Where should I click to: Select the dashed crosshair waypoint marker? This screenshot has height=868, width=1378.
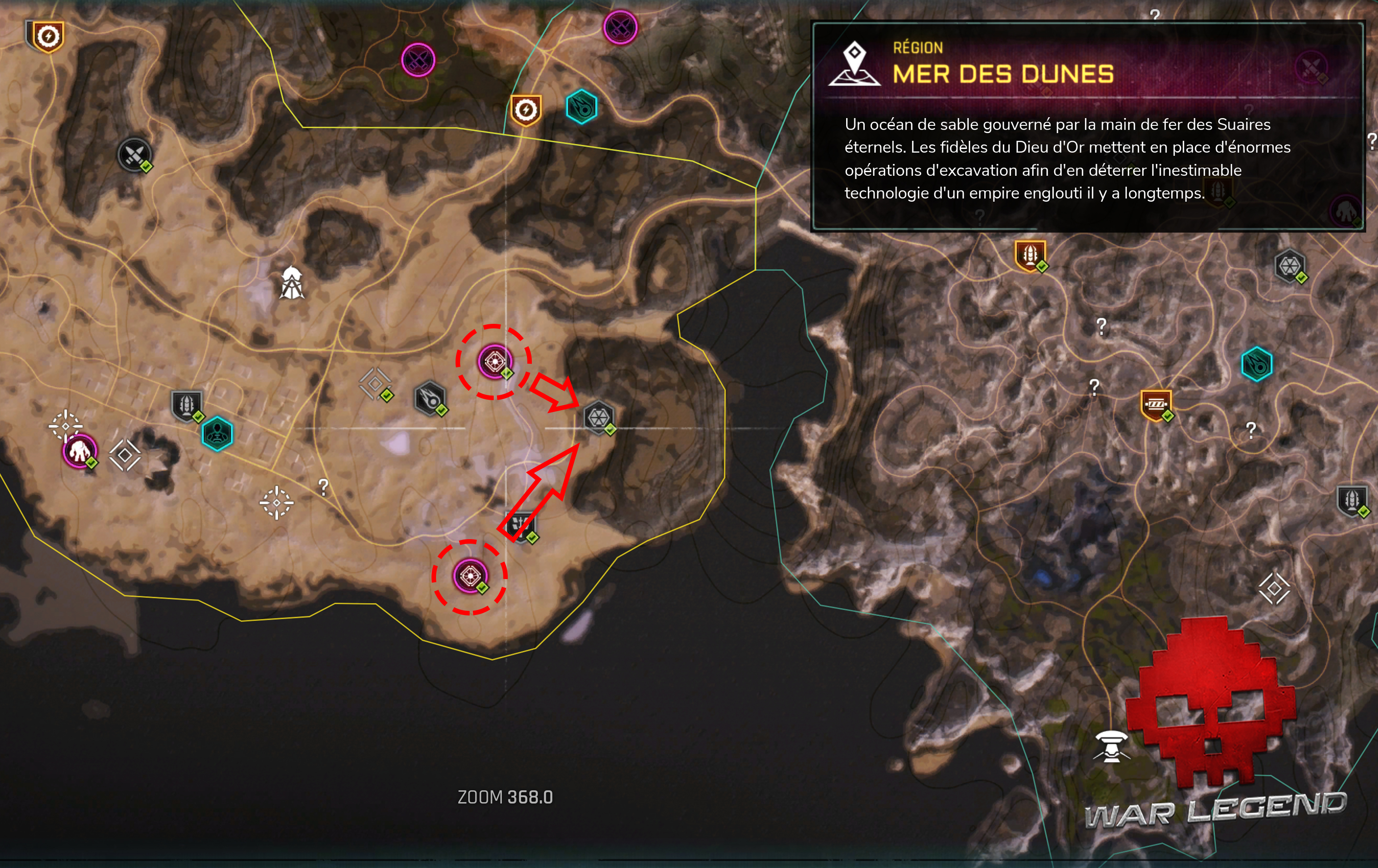pyautogui.click(x=277, y=502)
